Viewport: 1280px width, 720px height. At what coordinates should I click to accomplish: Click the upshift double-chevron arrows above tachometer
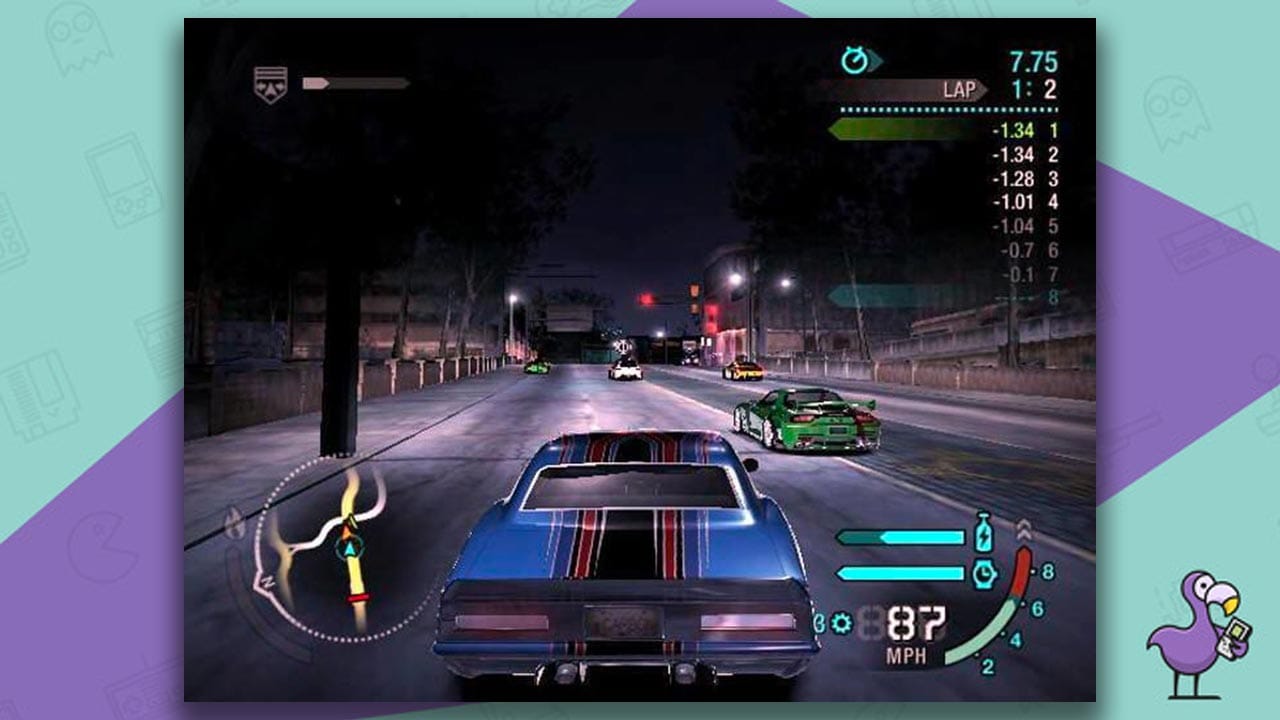tap(1024, 528)
